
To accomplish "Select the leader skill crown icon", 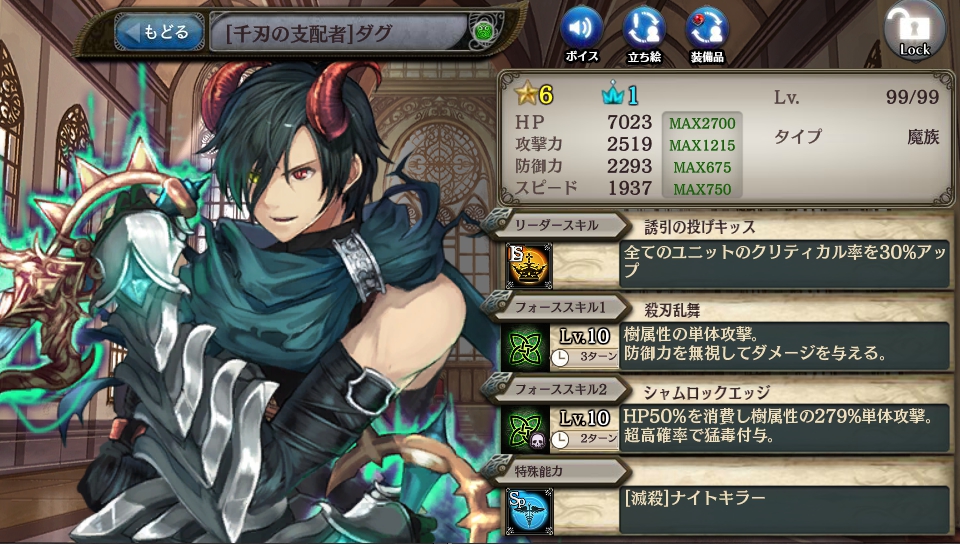I will tap(529, 264).
